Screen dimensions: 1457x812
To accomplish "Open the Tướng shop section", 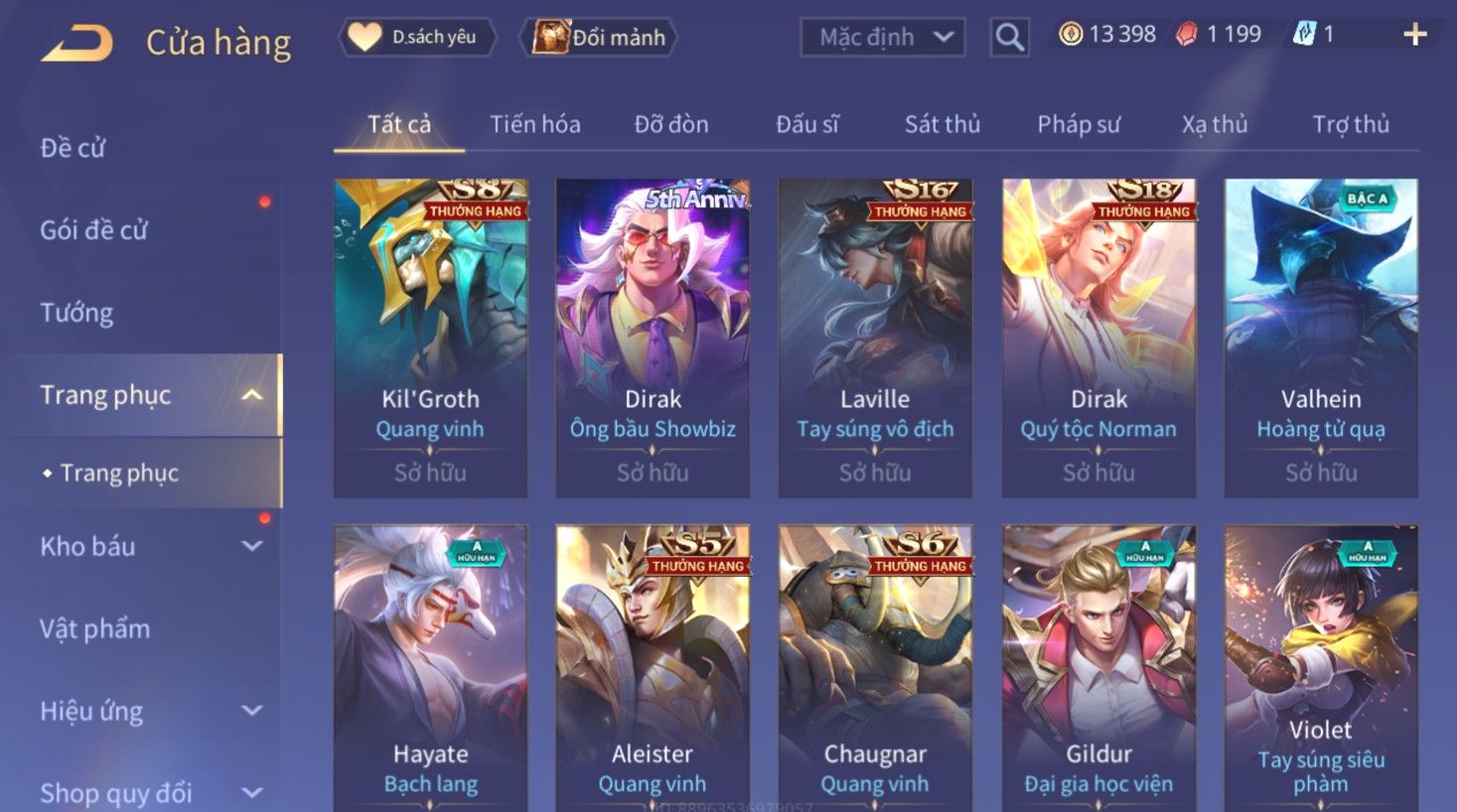I will tap(76, 313).
